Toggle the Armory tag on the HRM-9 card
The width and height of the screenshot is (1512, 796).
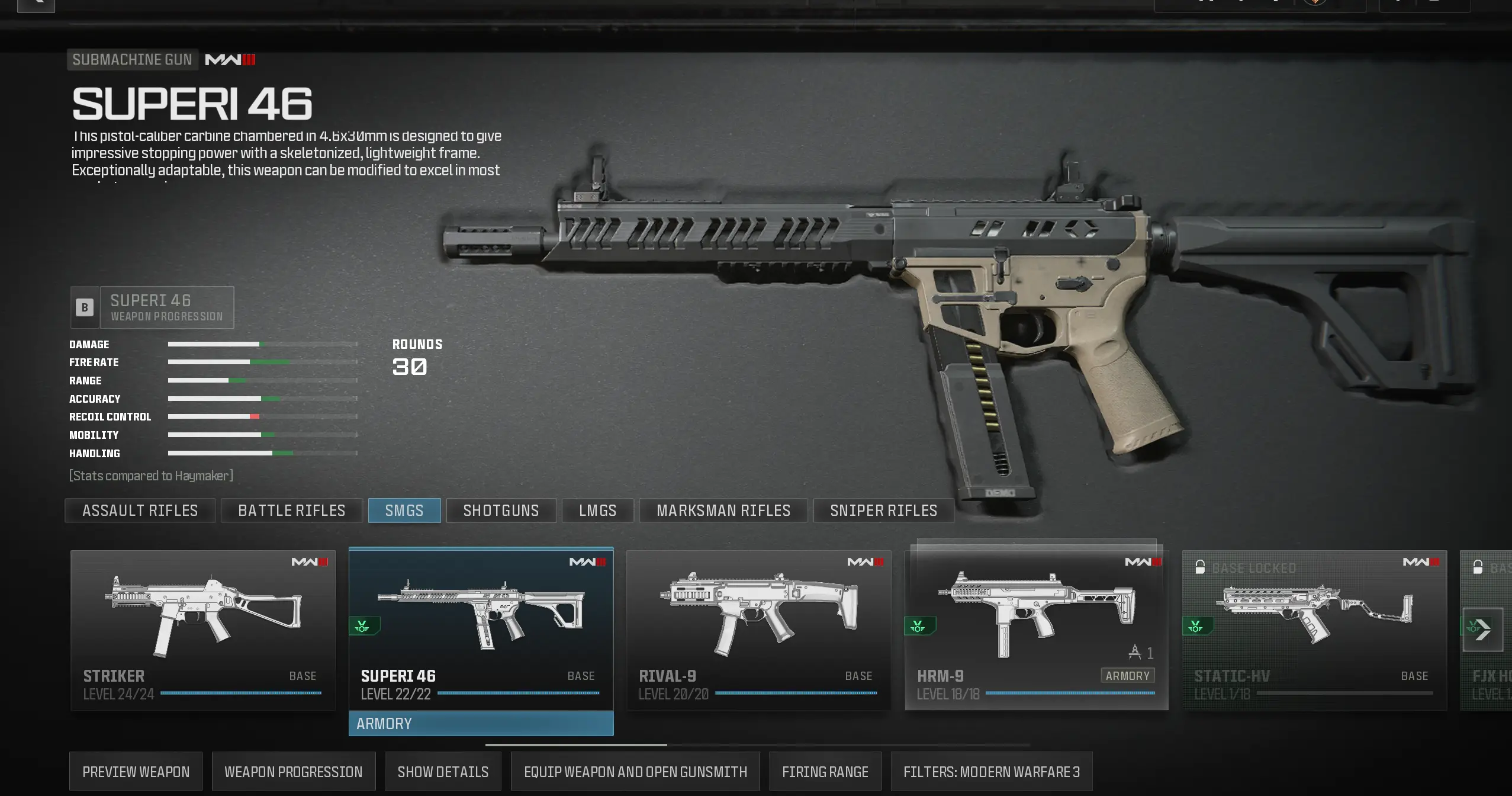(1127, 676)
